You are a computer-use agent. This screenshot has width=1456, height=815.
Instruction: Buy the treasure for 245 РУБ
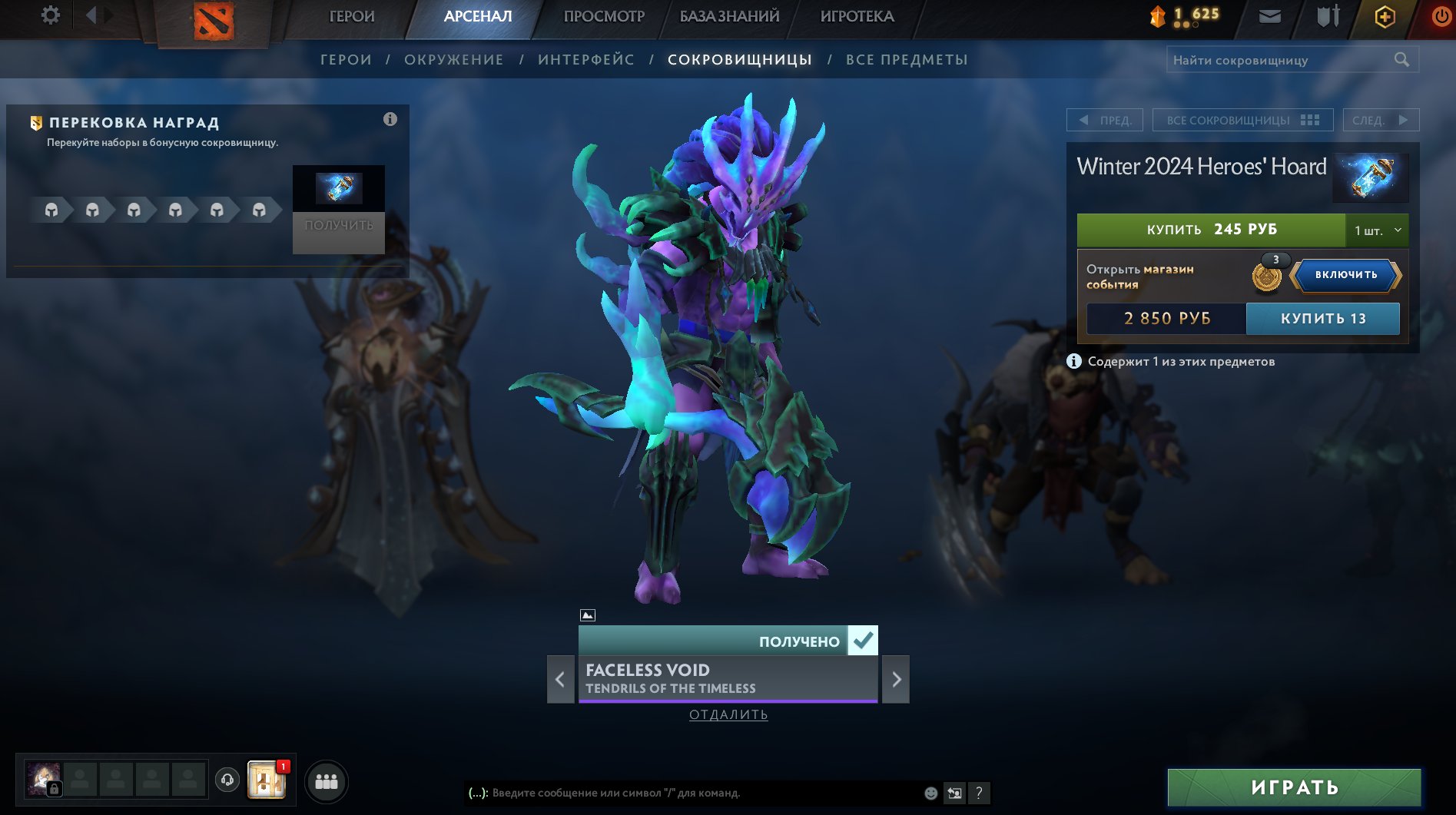[1212, 229]
